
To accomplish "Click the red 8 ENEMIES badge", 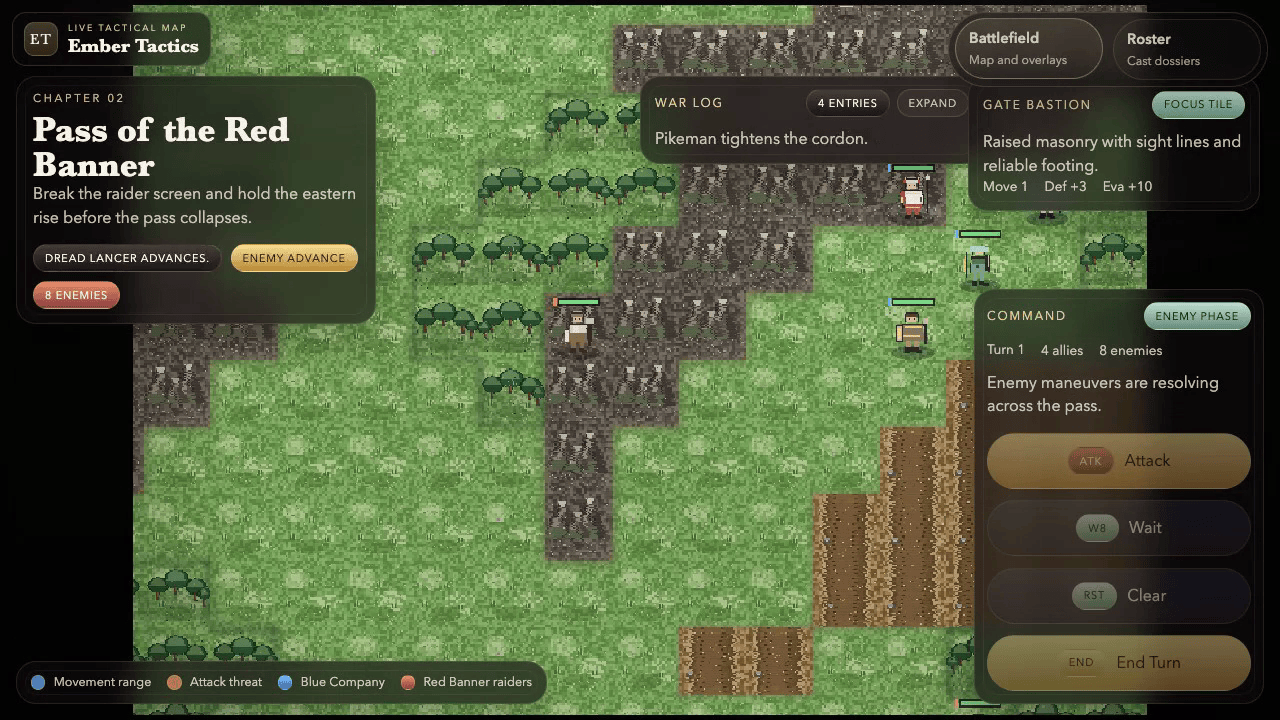I will coord(76,295).
